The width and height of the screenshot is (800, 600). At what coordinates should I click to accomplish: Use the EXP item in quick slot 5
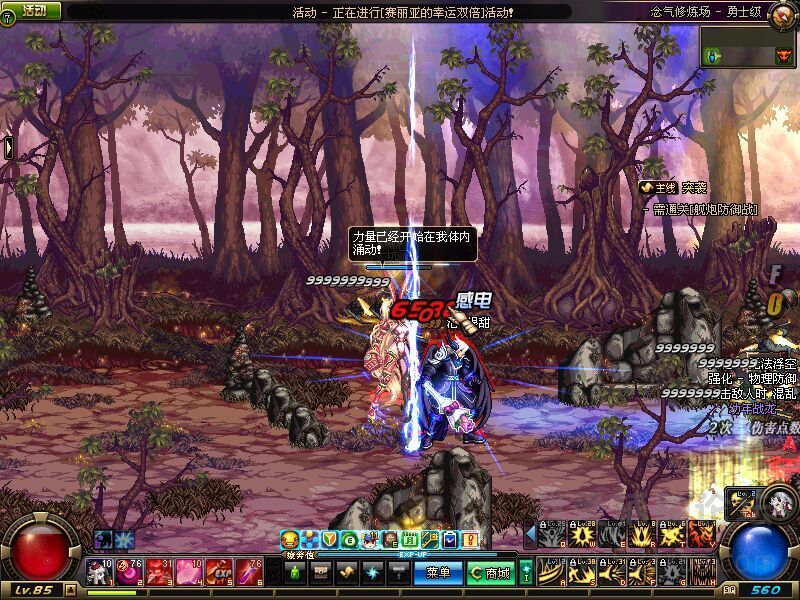tap(221, 572)
